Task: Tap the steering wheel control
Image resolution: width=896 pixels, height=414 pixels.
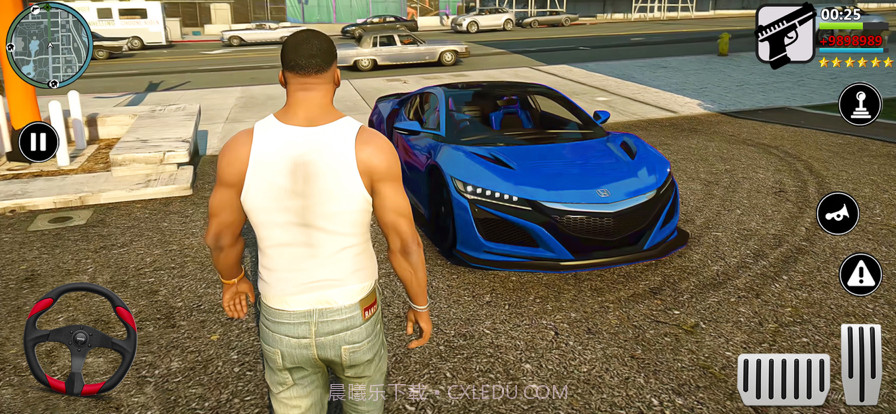Action: 80,339
